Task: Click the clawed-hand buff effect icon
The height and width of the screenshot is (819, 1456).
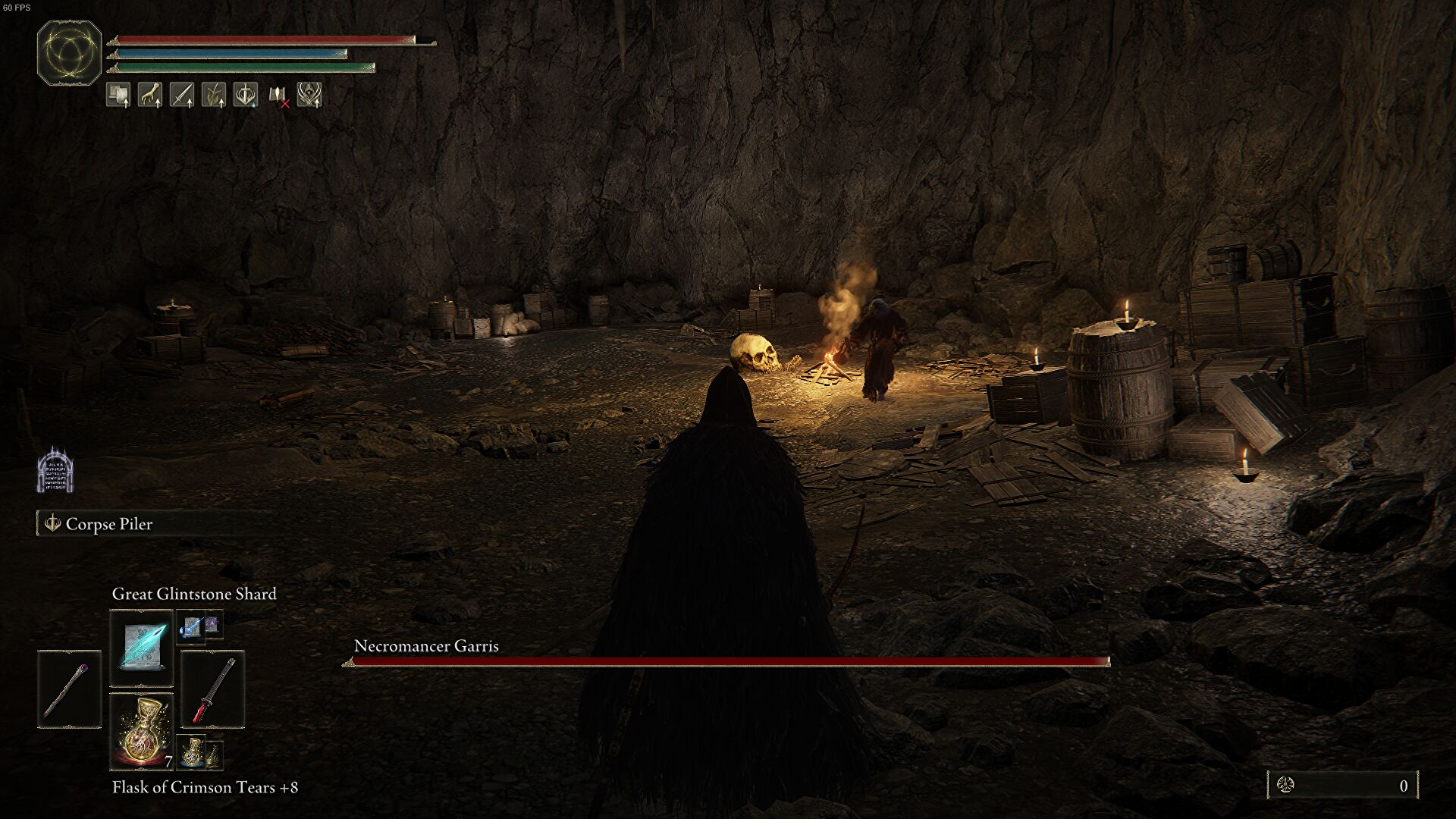Action: pyautogui.click(x=150, y=95)
